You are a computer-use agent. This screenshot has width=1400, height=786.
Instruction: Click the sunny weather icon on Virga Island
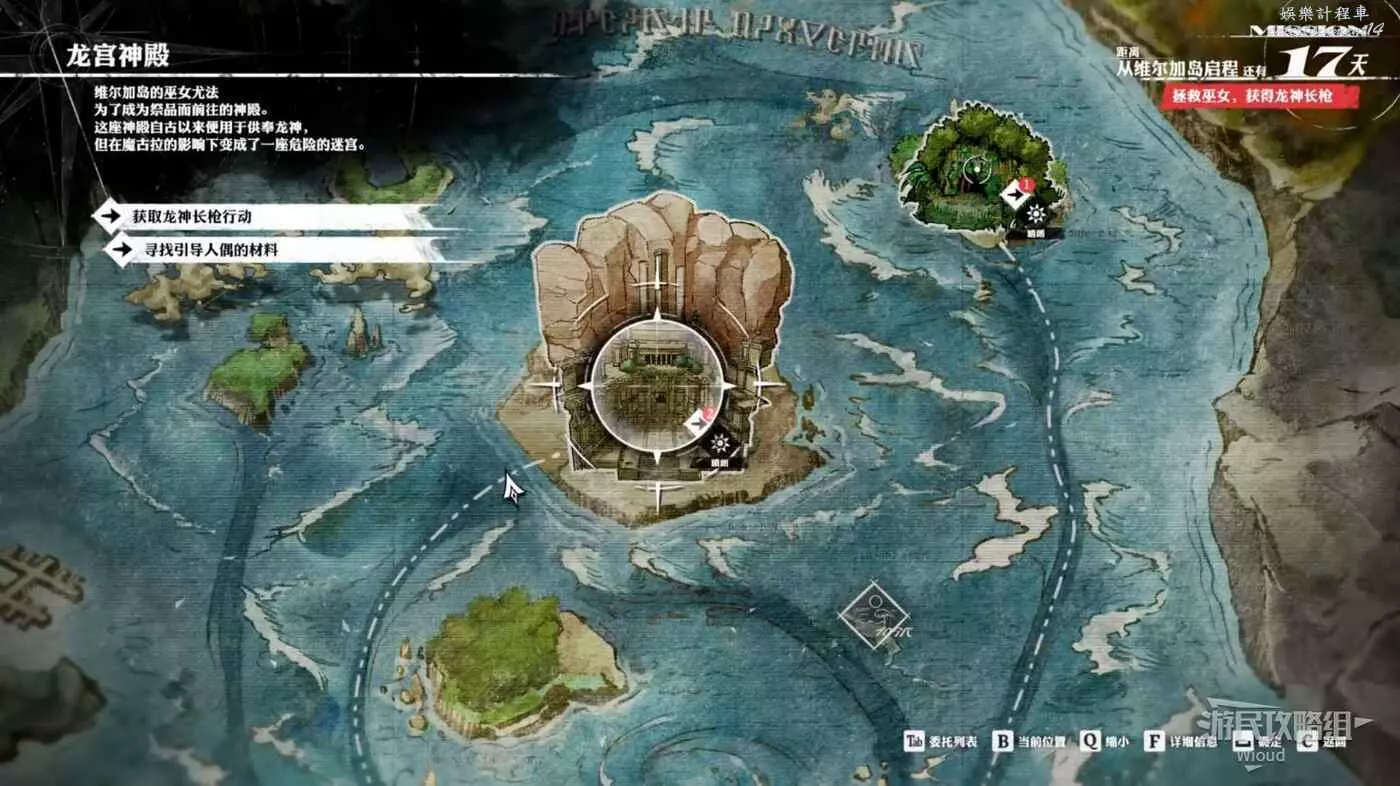coord(1035,215)
